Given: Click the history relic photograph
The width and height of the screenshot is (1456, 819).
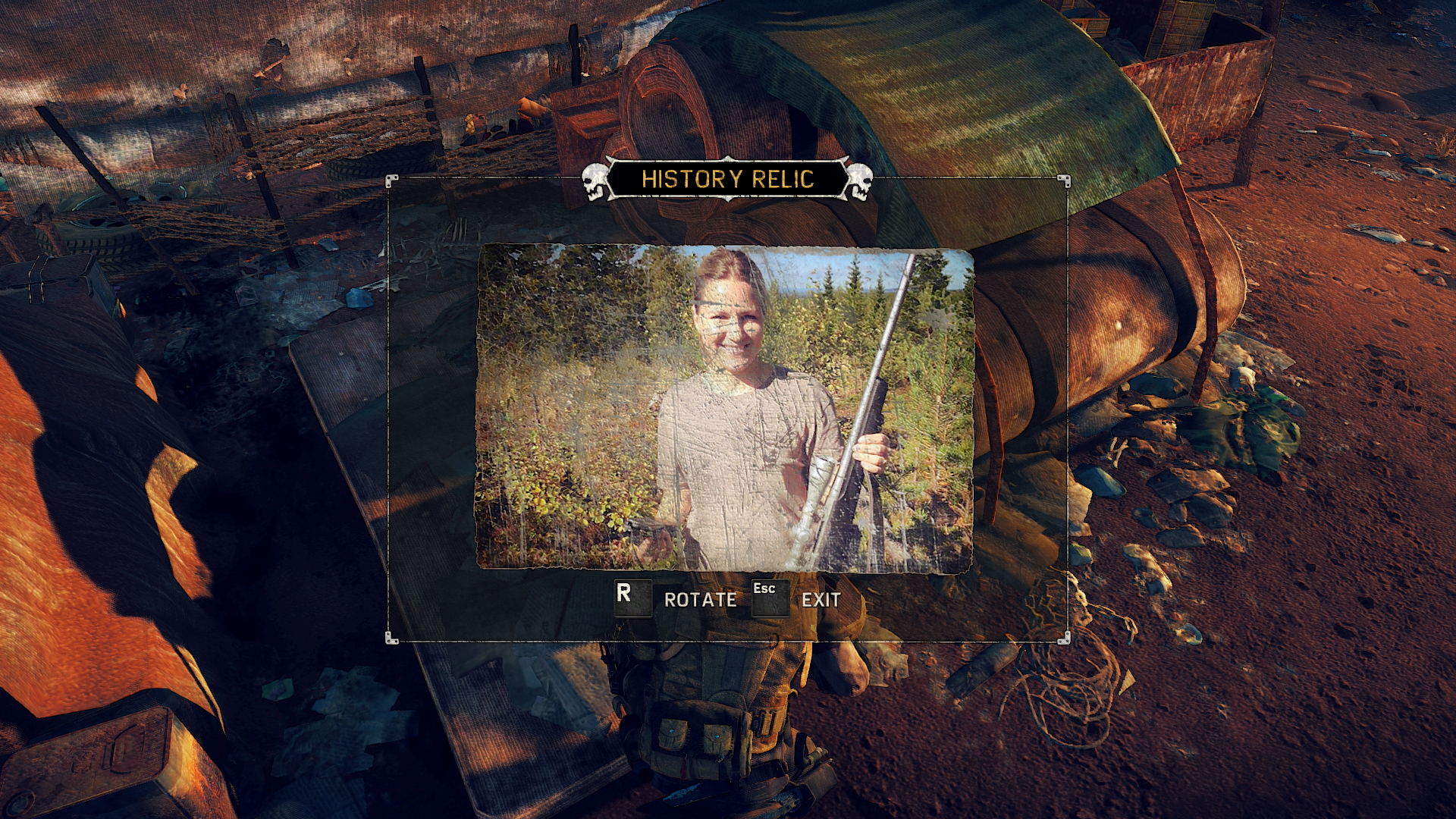Looking at the screenshot, I should (x=724, y=407).
